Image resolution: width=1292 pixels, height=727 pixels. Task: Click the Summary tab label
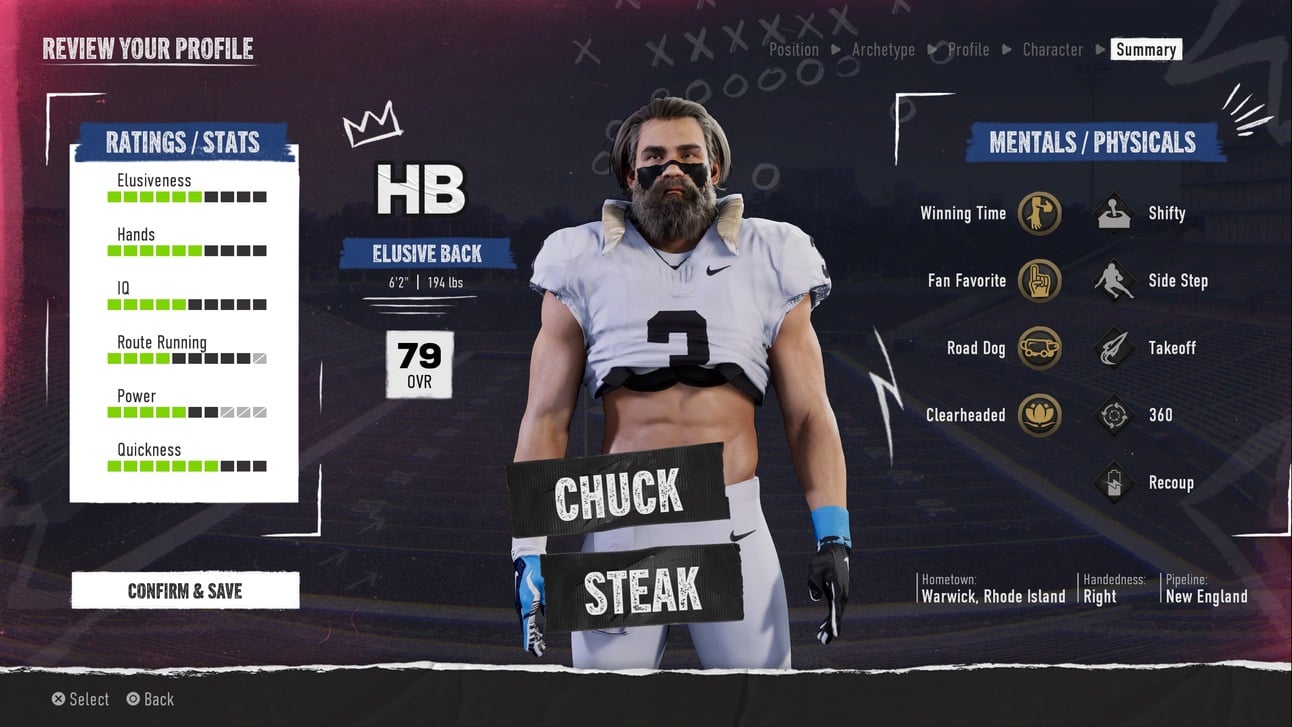(1146, 49)
